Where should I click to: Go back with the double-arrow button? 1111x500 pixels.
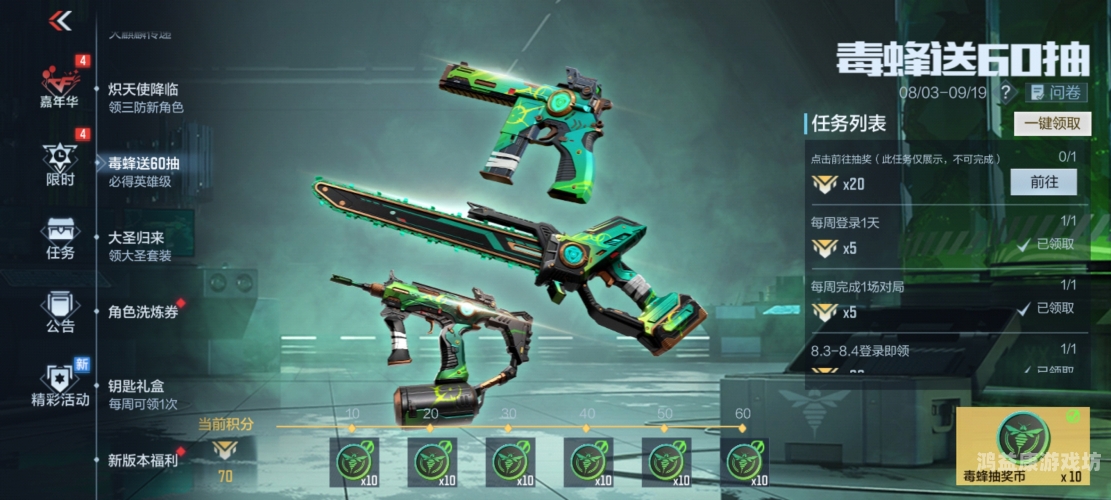point(60,21)
